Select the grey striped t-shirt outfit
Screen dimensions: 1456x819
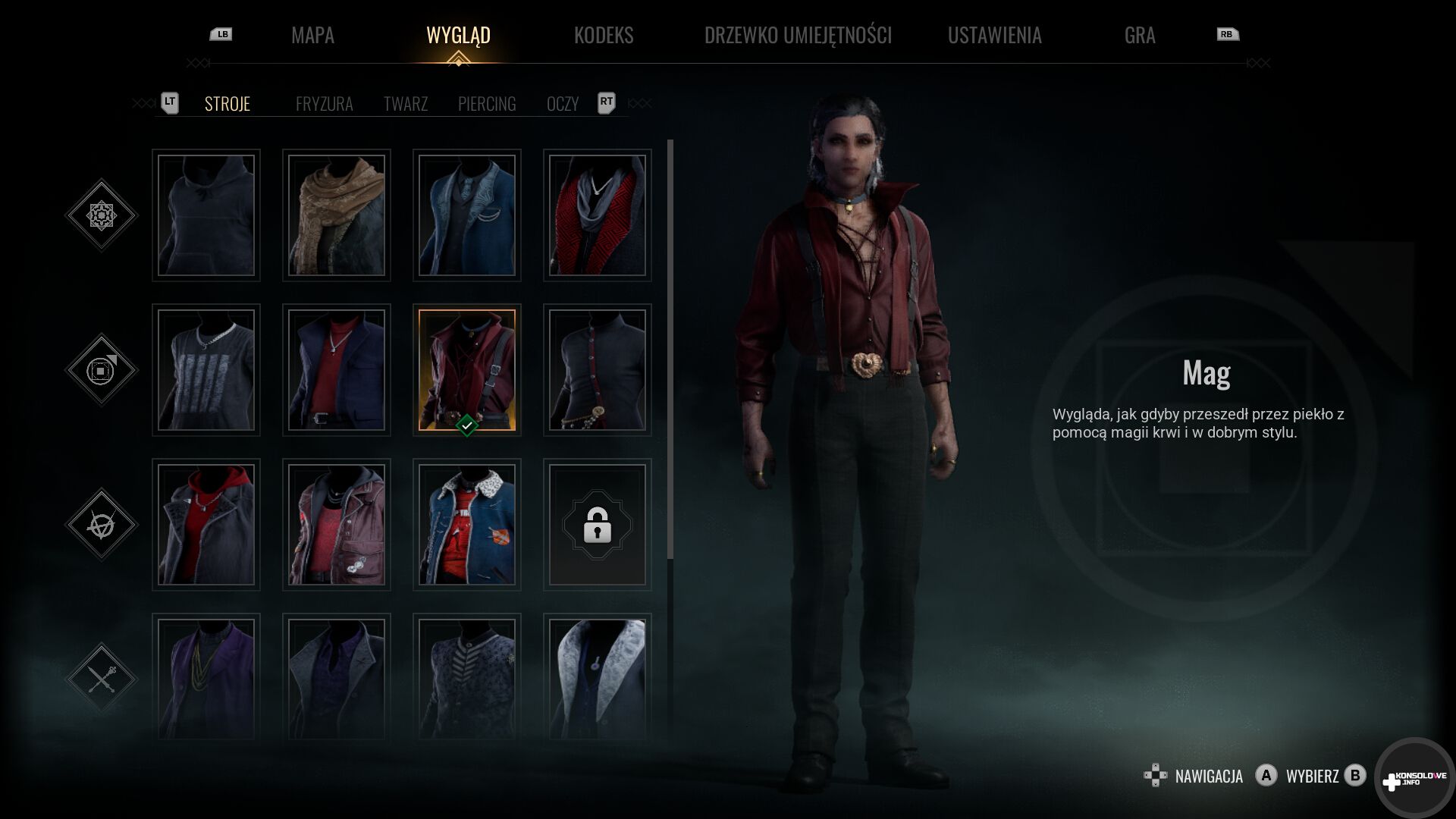(x=206, y=370)
